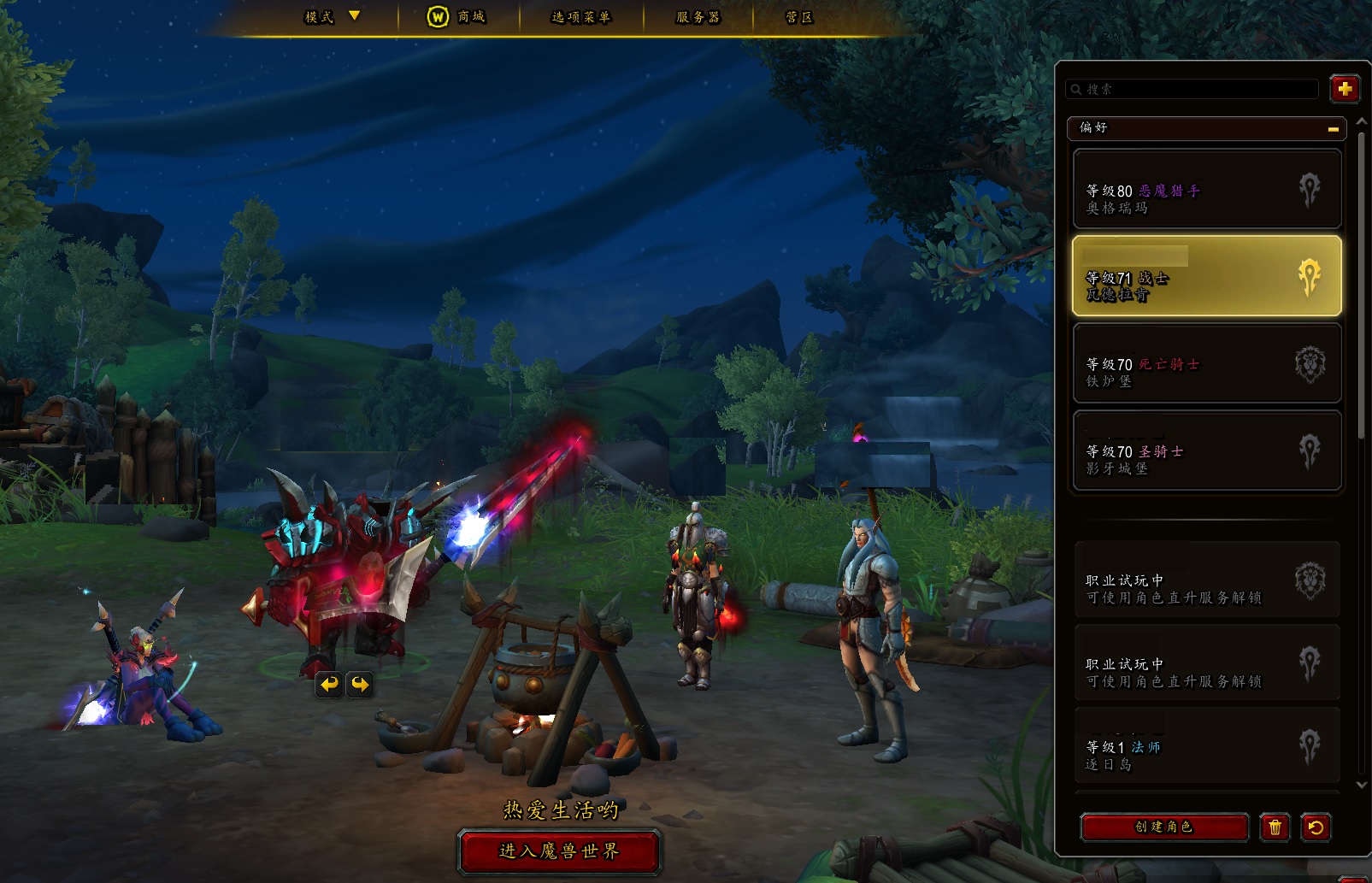Open the 选项菜单 options menu

(581, 17)
